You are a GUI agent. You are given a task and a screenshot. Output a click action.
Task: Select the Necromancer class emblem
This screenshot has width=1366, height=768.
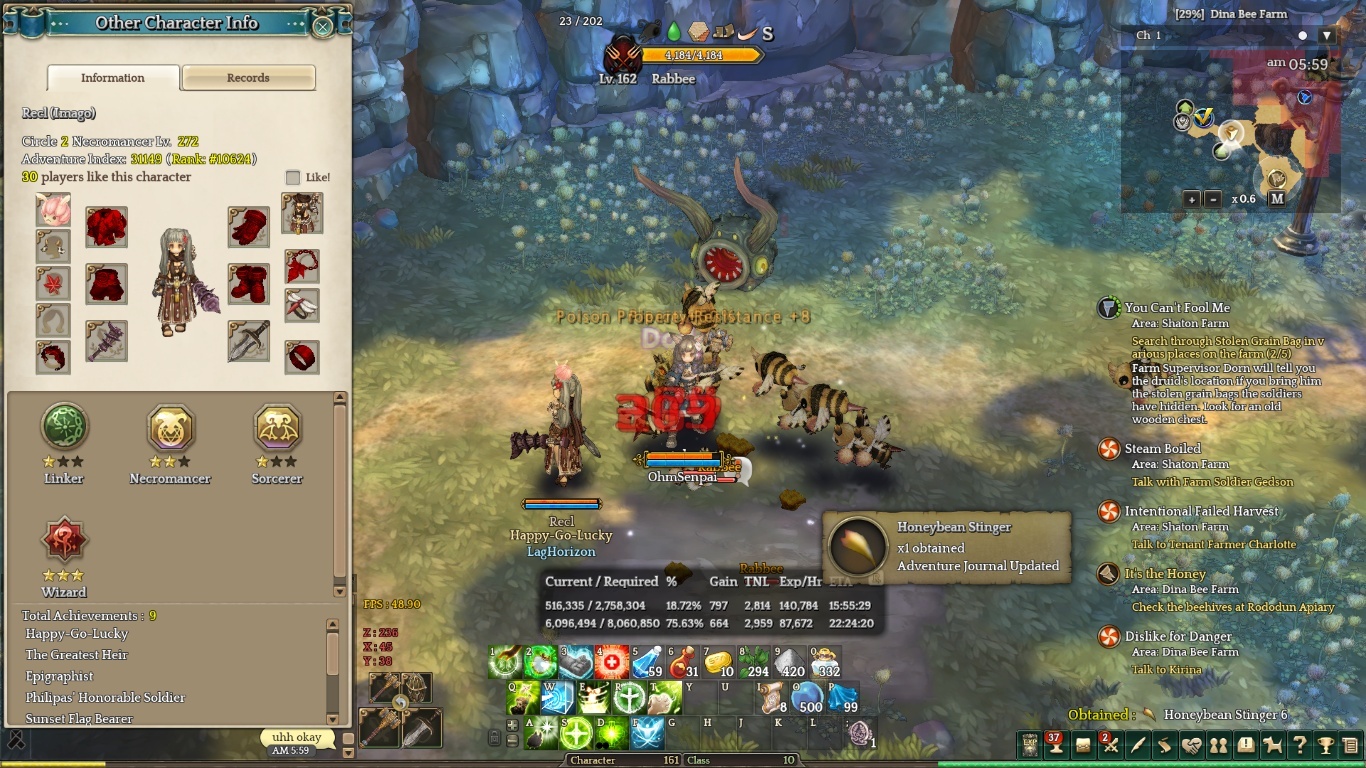click(x=170, y=429)
